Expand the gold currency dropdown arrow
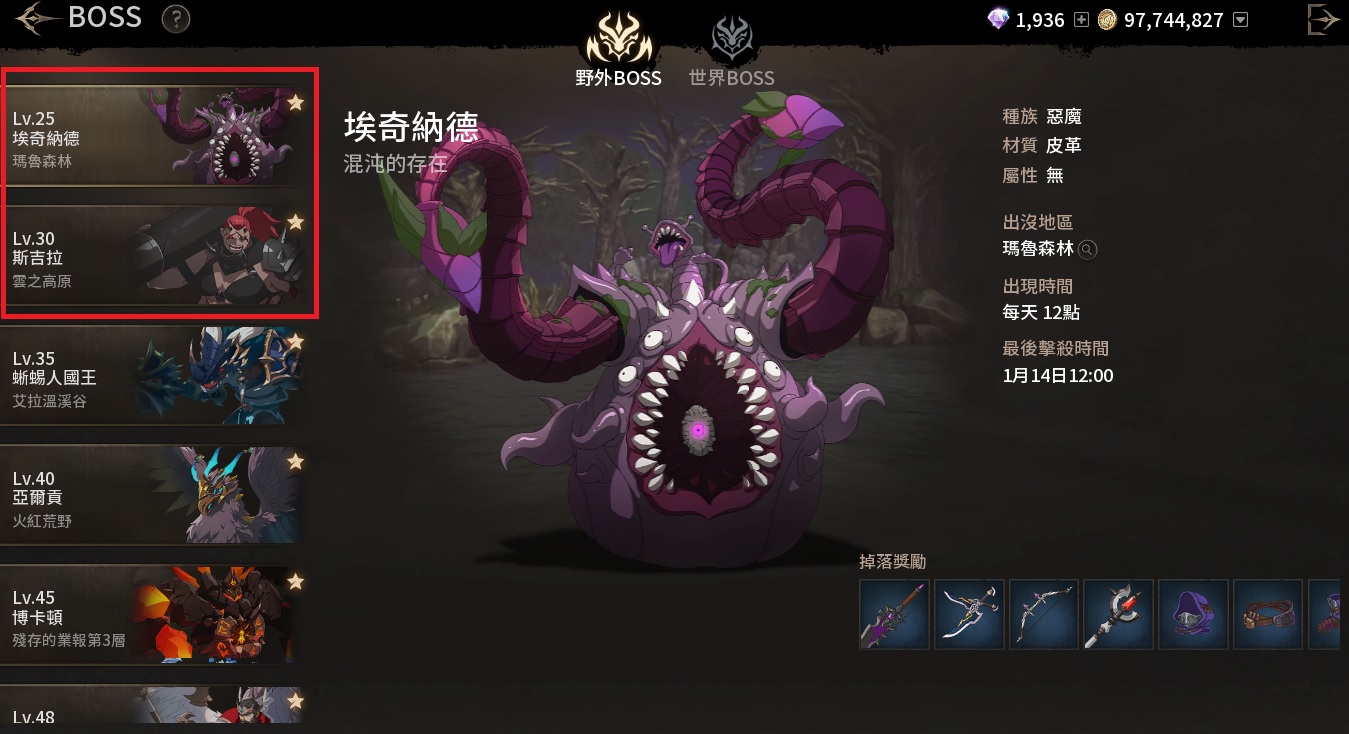Viewport: 1349px width, 734px height. [1241, 20]
